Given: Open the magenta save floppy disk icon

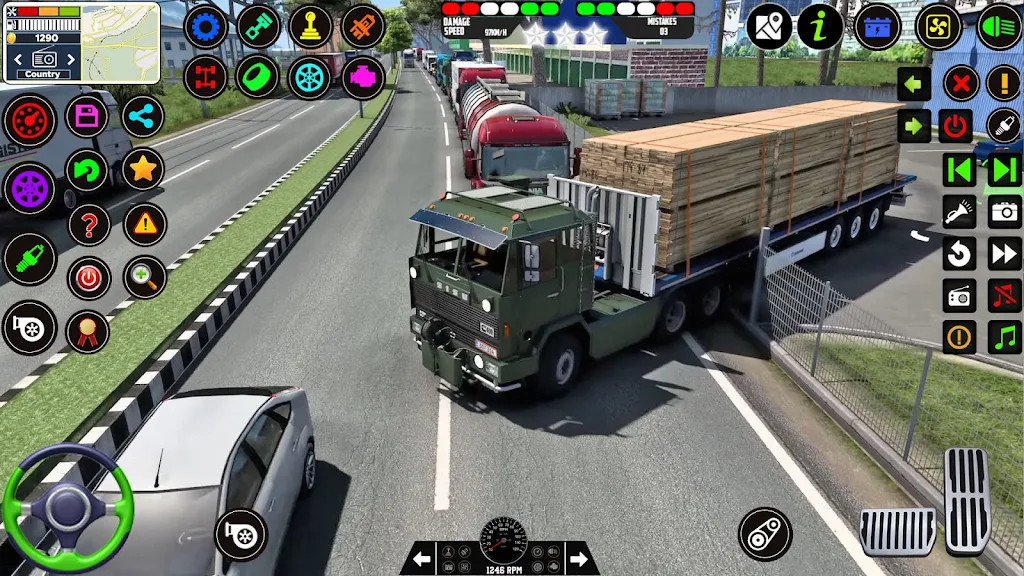Looking at the screenshot, I should (x=87, y=116).
